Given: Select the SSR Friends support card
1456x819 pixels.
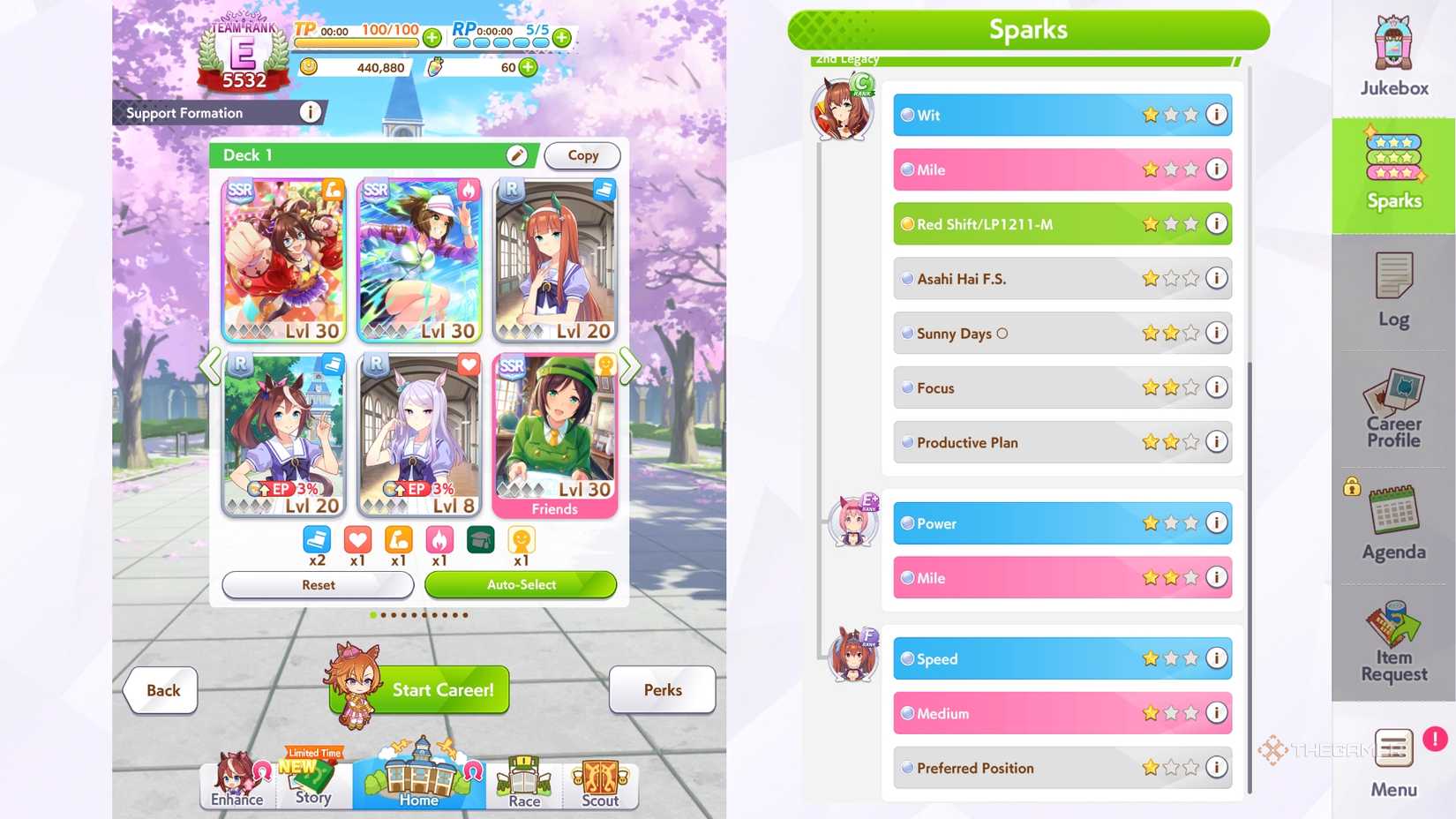Looking at the screenshot, I should point(555,432).
